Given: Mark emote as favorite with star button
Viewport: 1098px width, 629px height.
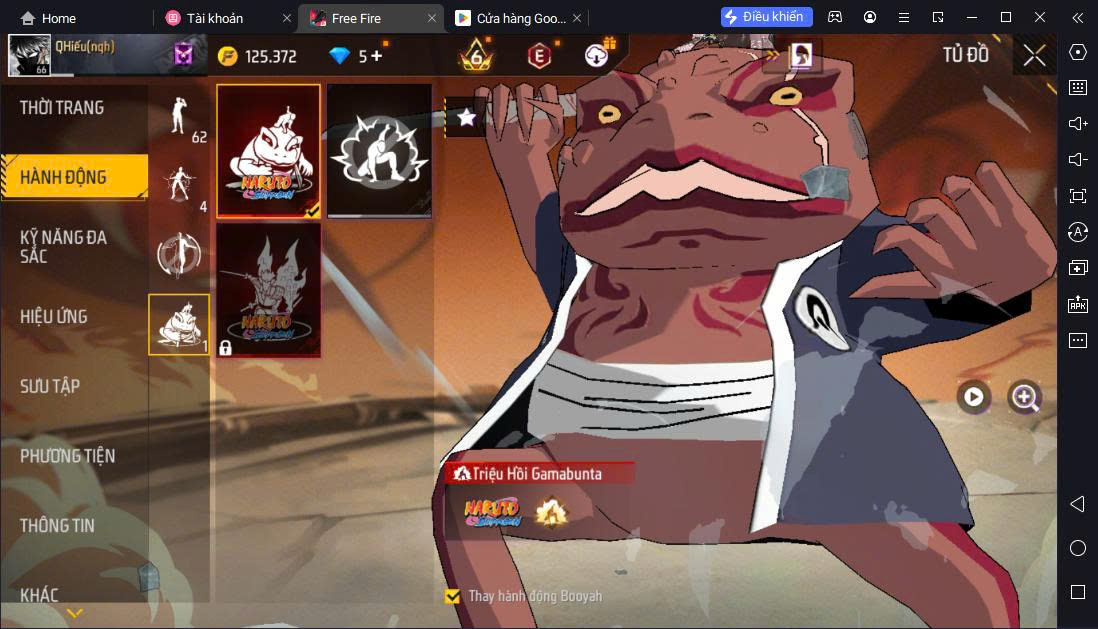Looking at the screenshot, I should pyautogui.click(x=466, y=117).
